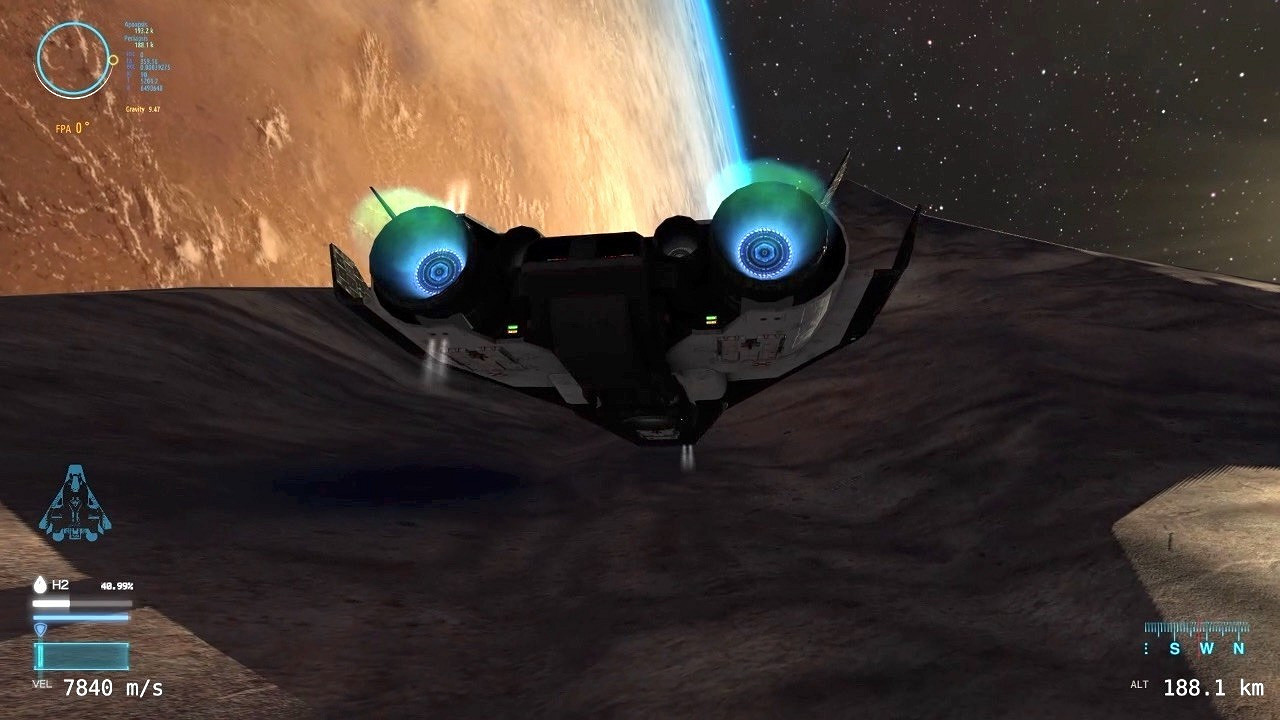Click the H2 fuel droplet icon
This screenshot has width=1280, height=720.
pos(40,585)
